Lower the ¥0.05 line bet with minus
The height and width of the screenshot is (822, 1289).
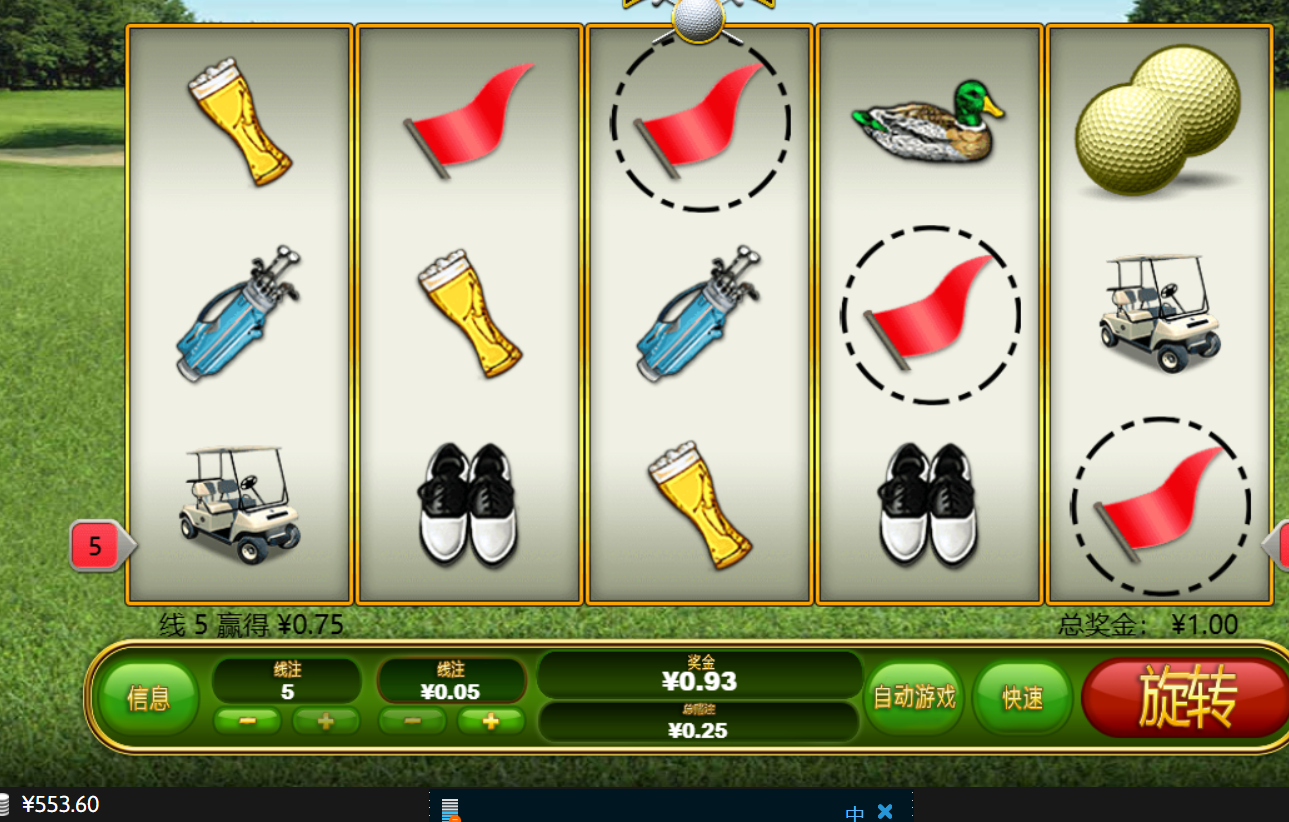pyautogui.click(x=412, y=722)
